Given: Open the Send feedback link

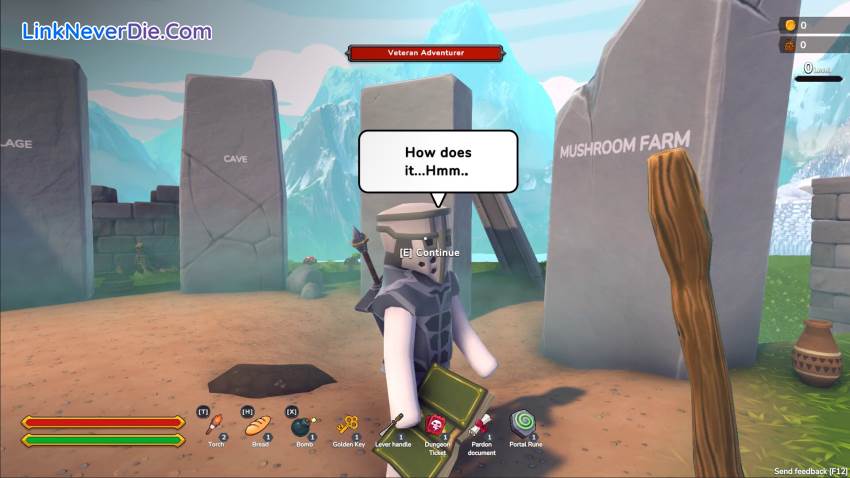Looking at the screenshot, I should pos(811,469).
